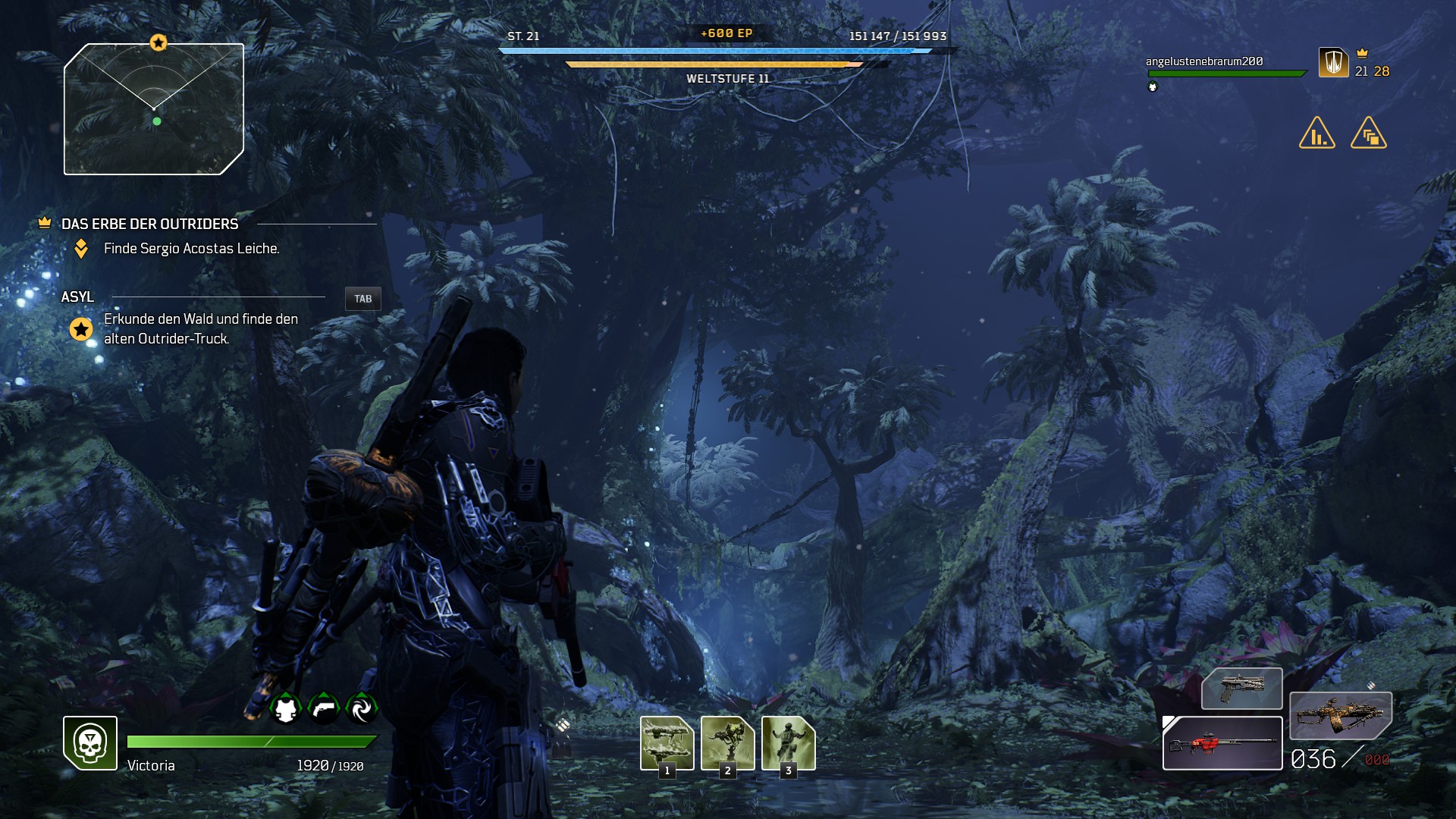Activate skill slot 3 ability
Viewport: 1456px width, 819px height.
pos(788,743)
